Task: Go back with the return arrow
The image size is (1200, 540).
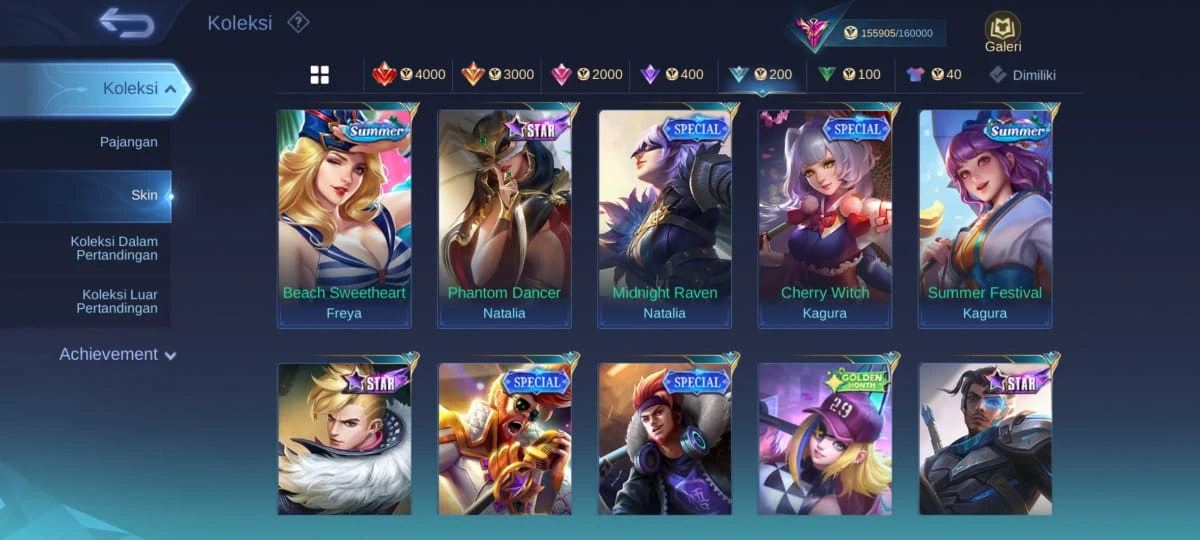Action: tap(126, 22)
